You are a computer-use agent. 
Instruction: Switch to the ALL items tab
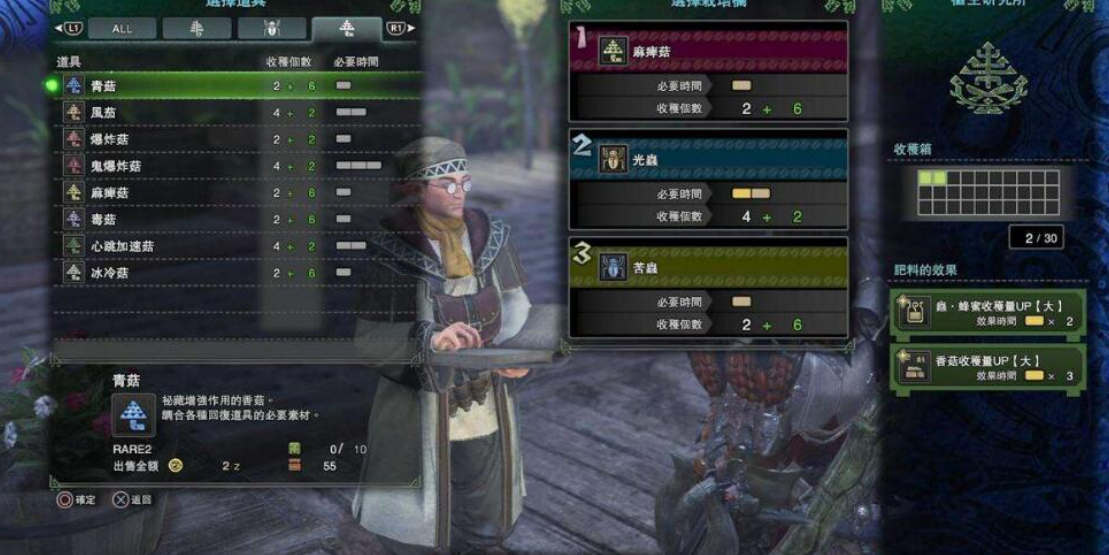point(122,29)
